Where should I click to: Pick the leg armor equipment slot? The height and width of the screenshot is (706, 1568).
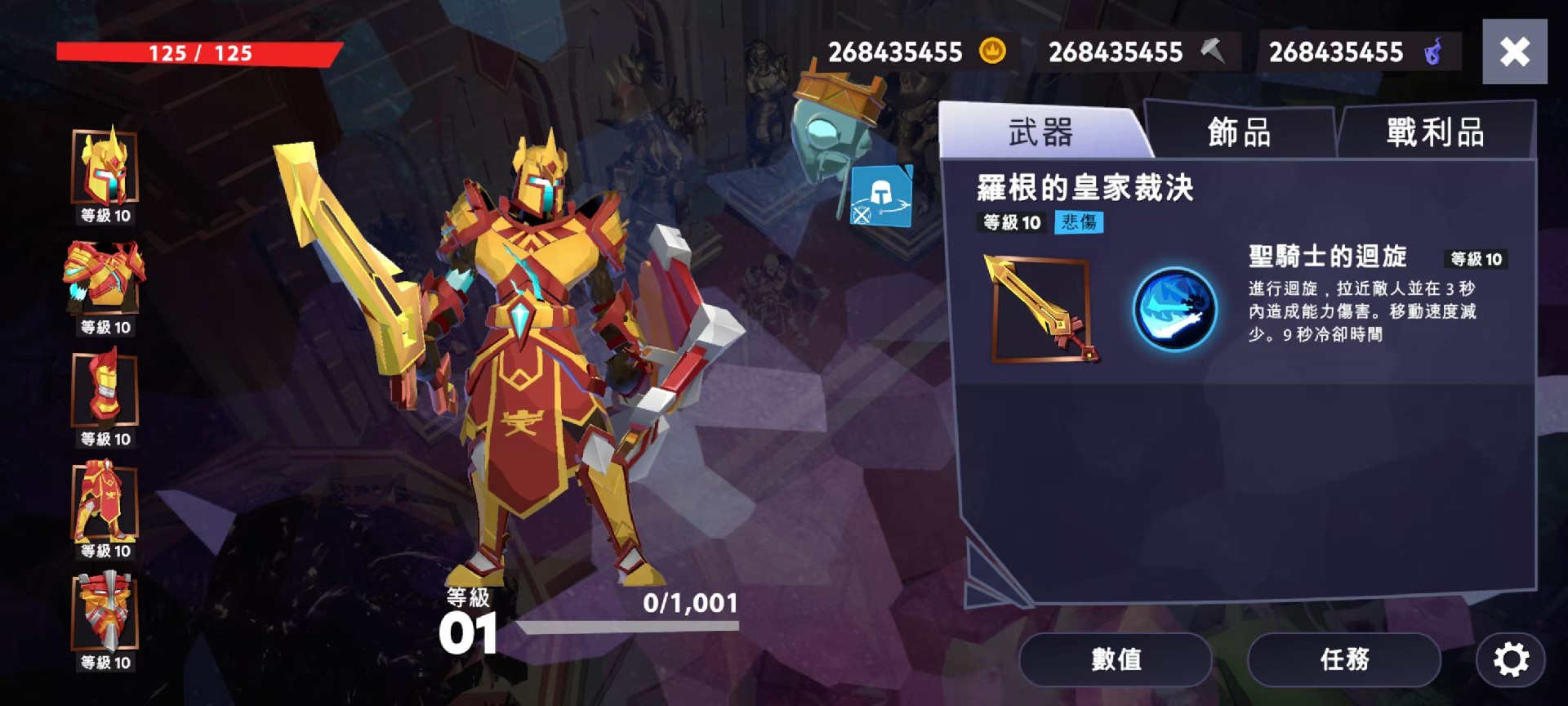[105, 502]
